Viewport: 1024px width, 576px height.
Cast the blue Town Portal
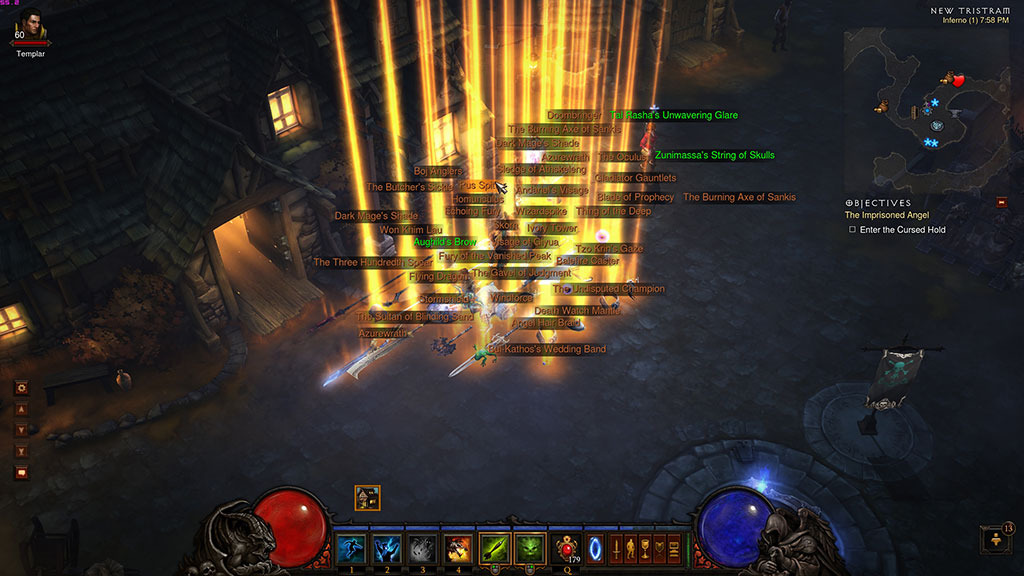[596, 549]
